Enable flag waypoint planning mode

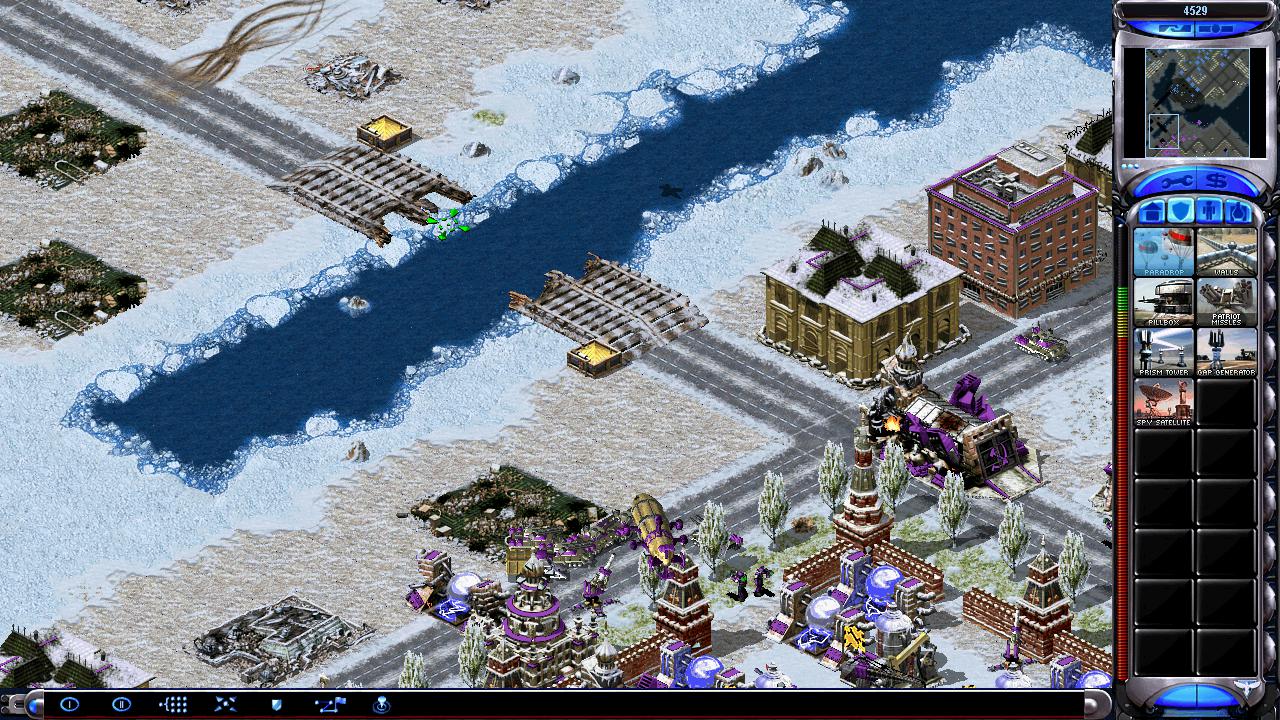pyautogui.click(x=329, y=704)
